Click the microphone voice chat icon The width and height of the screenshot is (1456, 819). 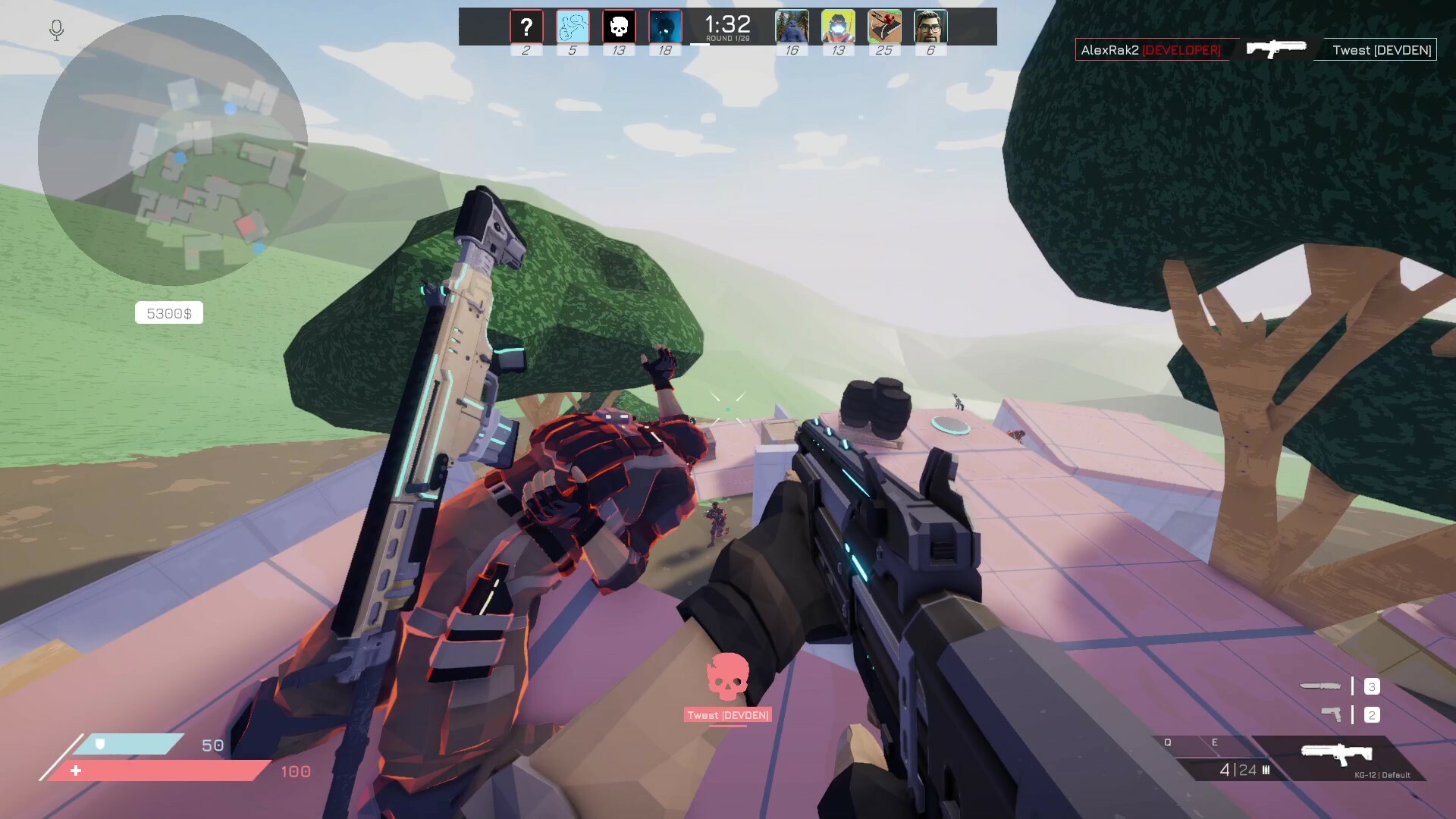tap(55, 31)
